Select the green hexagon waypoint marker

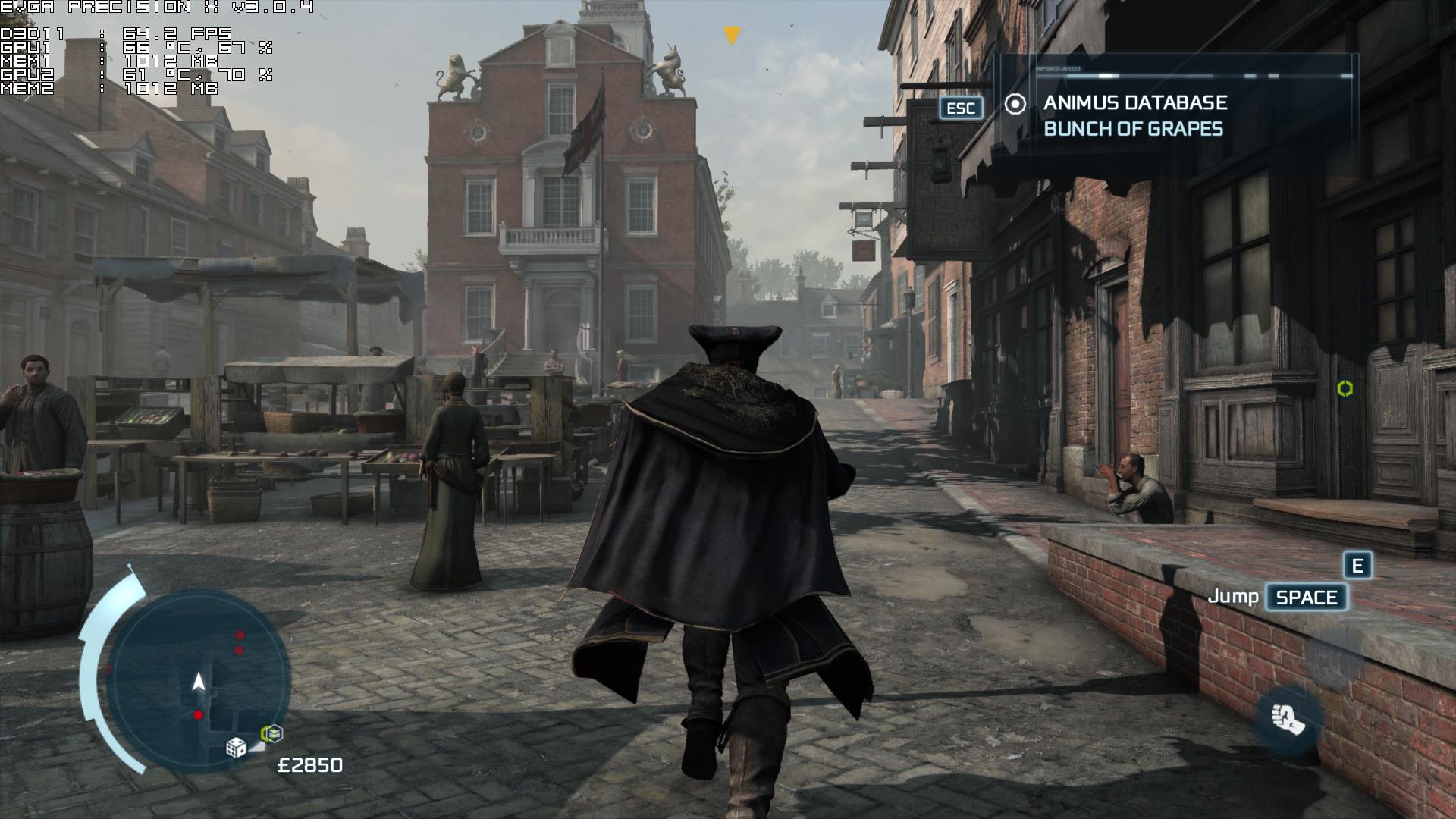coord(1345,388)
